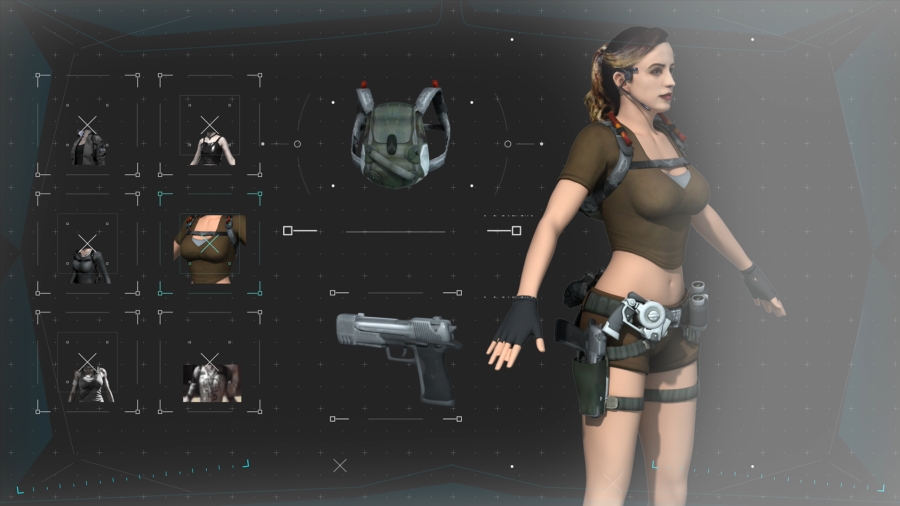Choose the silver pistol weapon
The width and height of the screenshot is (900, 506).
[x=397, y=352]
